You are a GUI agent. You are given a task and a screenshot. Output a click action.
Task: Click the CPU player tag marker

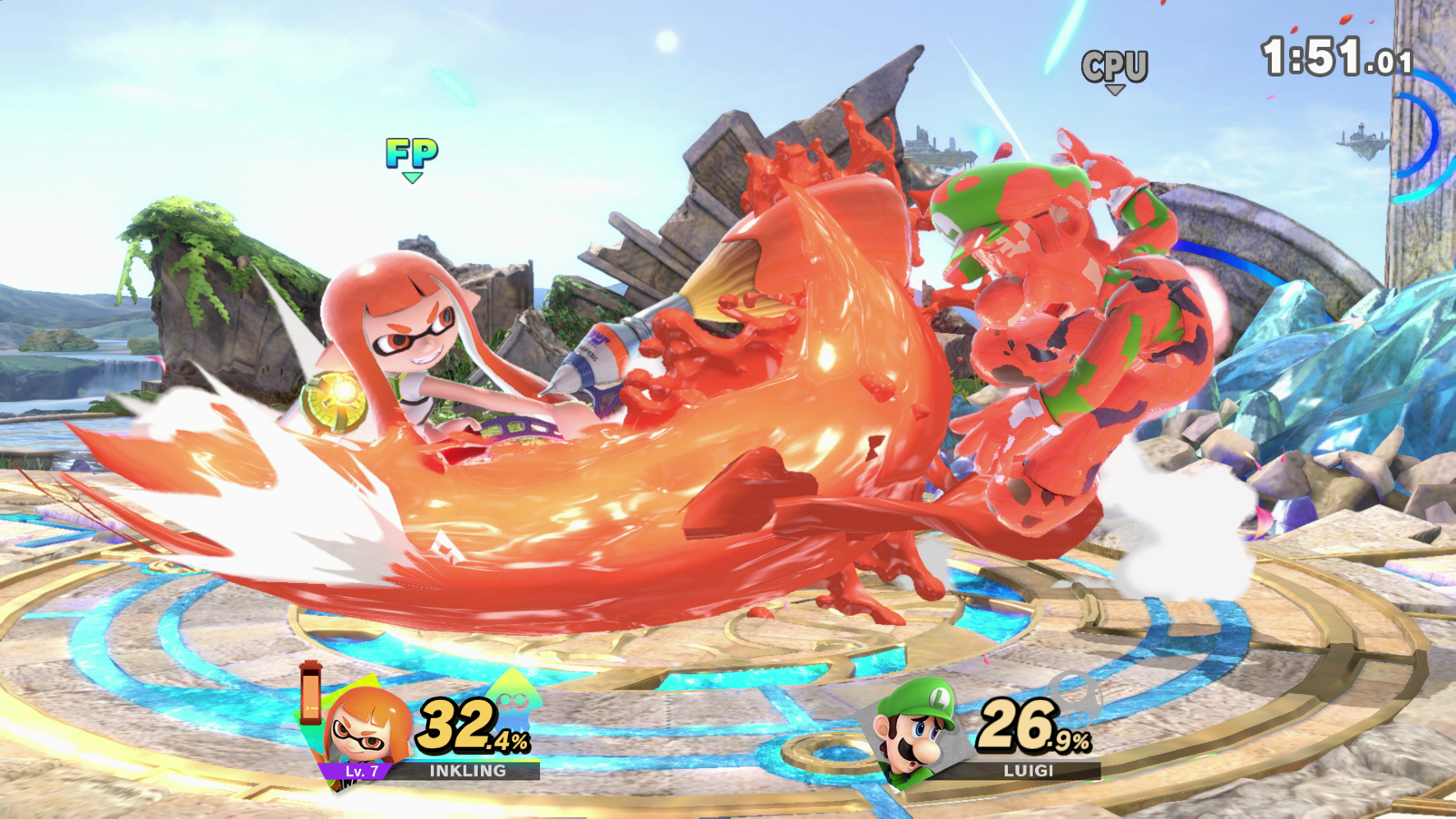tap(1114, 66)
